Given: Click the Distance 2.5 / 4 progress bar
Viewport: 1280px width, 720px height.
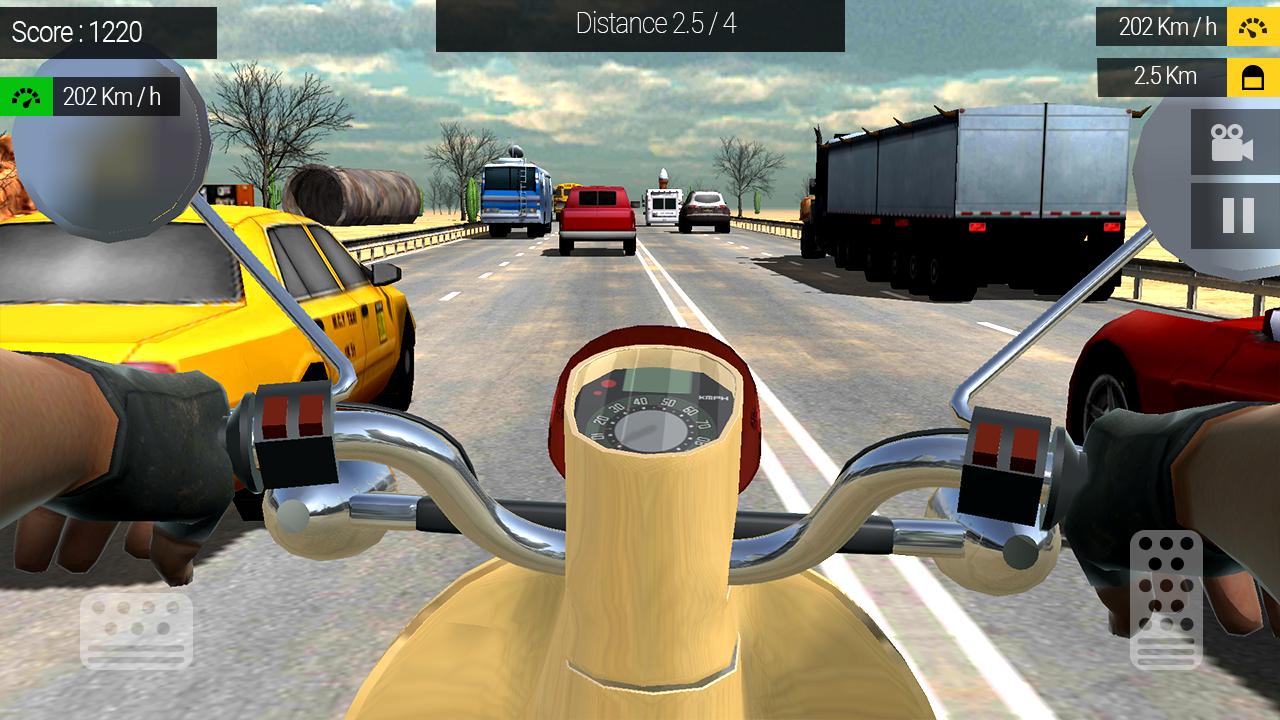Looking at the screenshot, I should 640,25.
